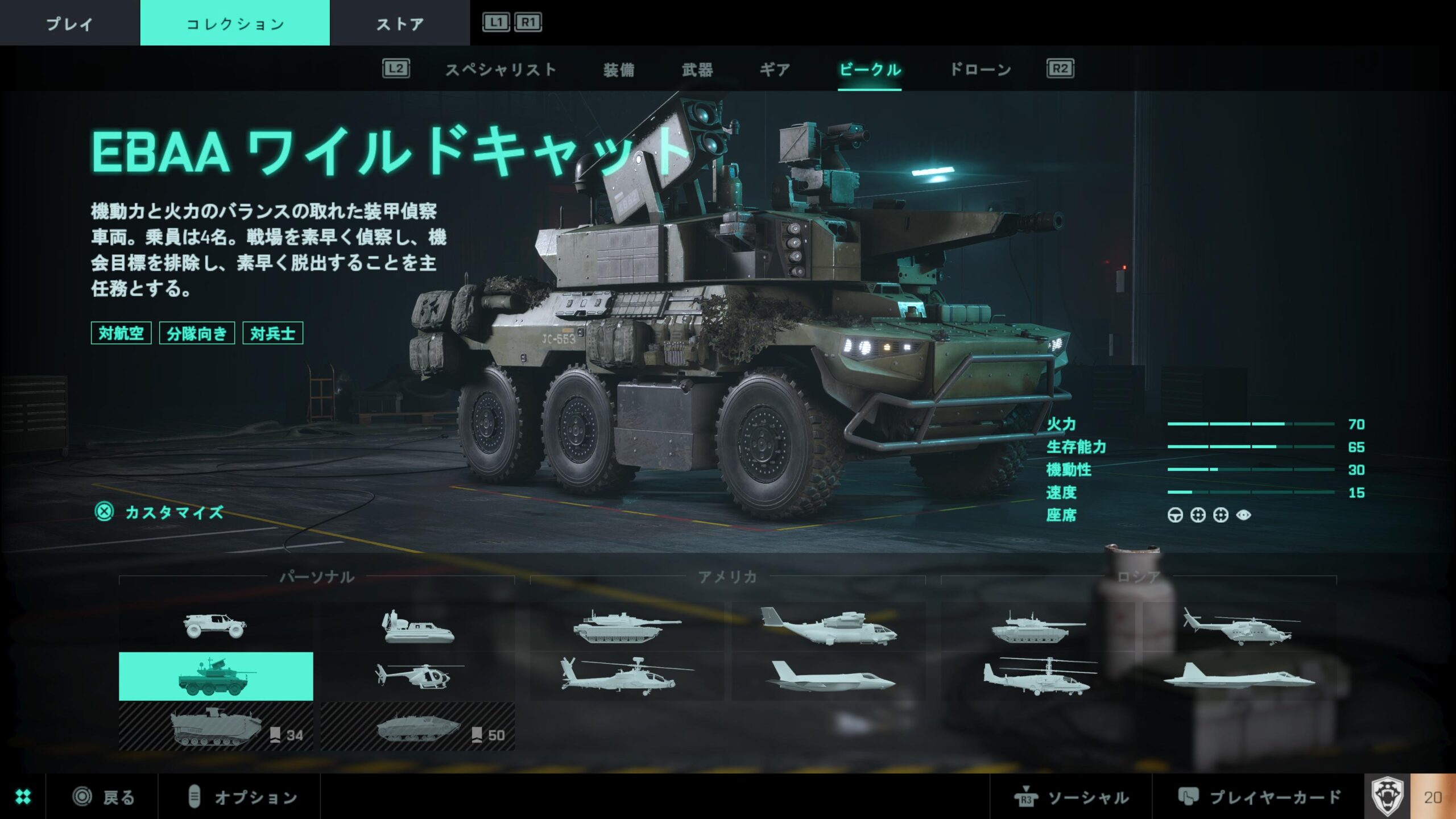The image size is (1456, 819).
Task: Open the ストア tab
Action: pos(400,23)
